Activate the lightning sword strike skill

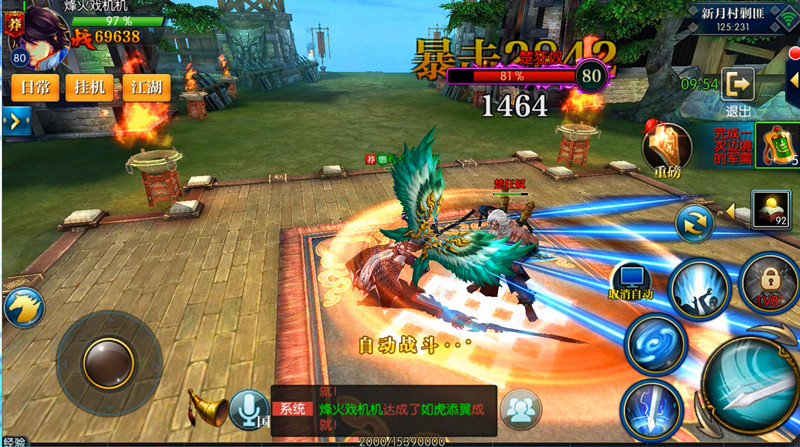[x=650, y=410]
